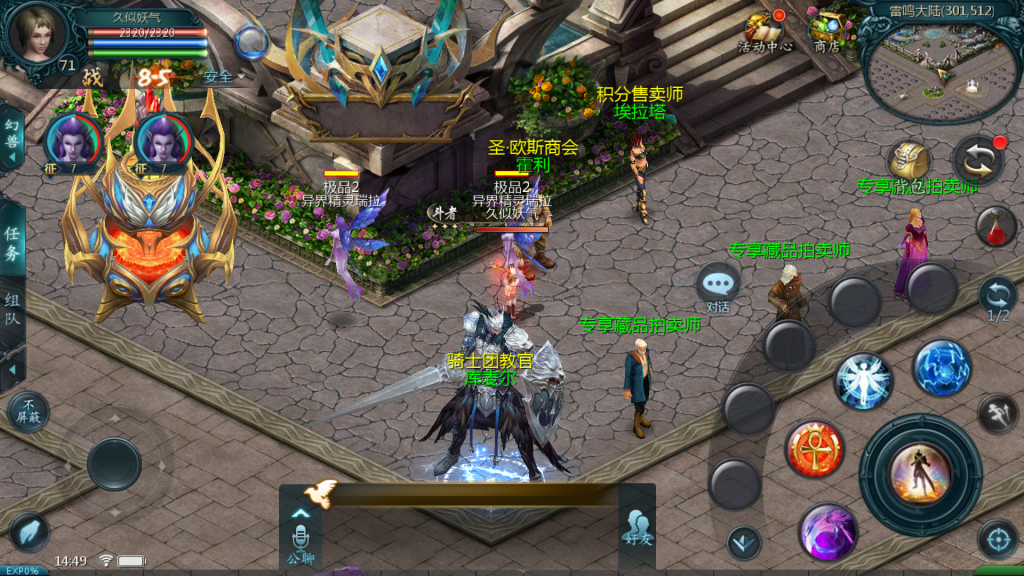The image size is (1024, 576).
Task: Click the swap arrows button with red dot
Action: [977, 160]
